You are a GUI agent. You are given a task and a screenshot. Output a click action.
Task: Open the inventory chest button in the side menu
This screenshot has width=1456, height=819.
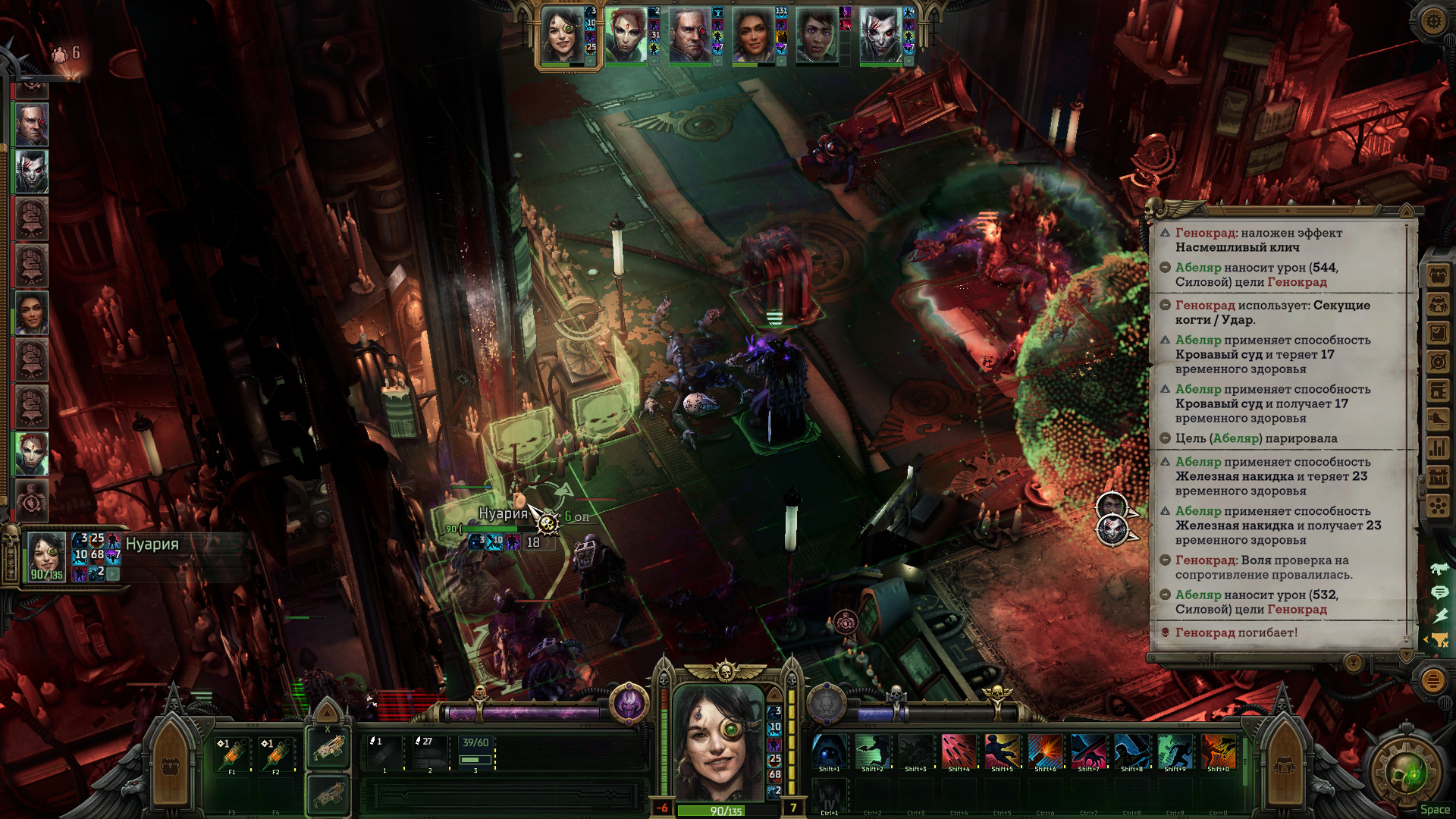[x=1438, y=275]
